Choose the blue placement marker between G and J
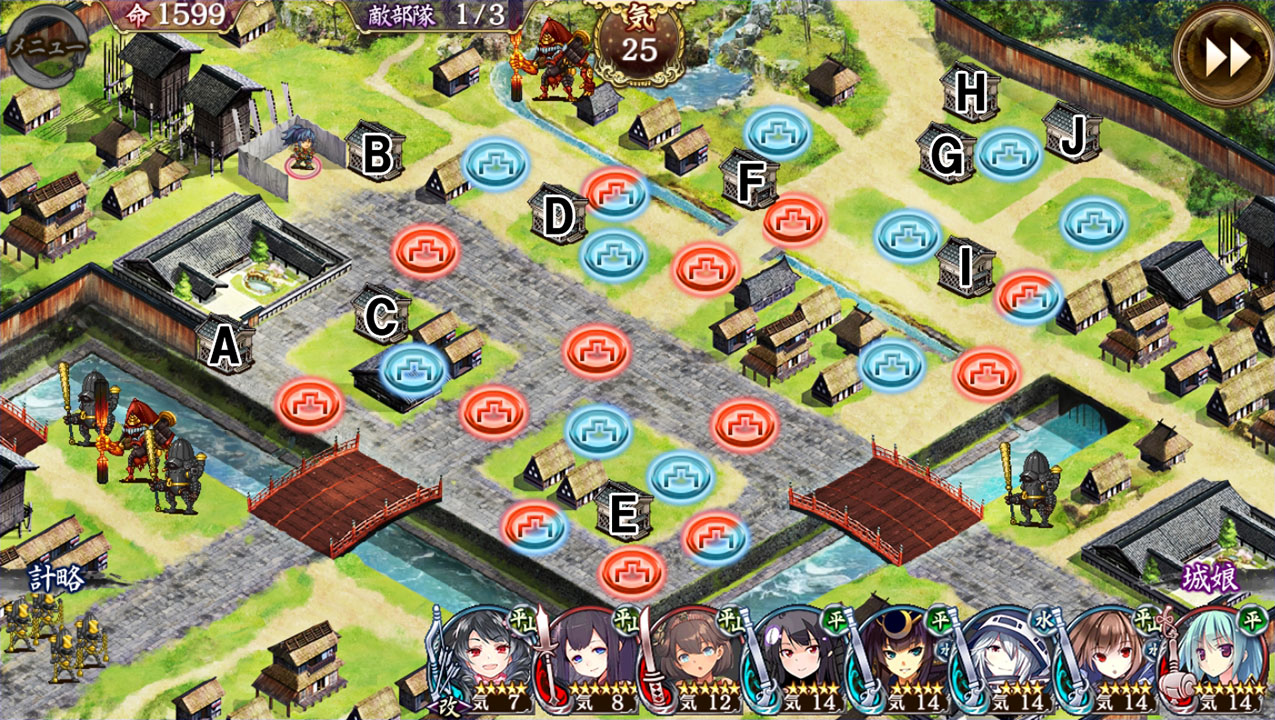Viewport: 1275px width, 720px height. (1009, 154)
